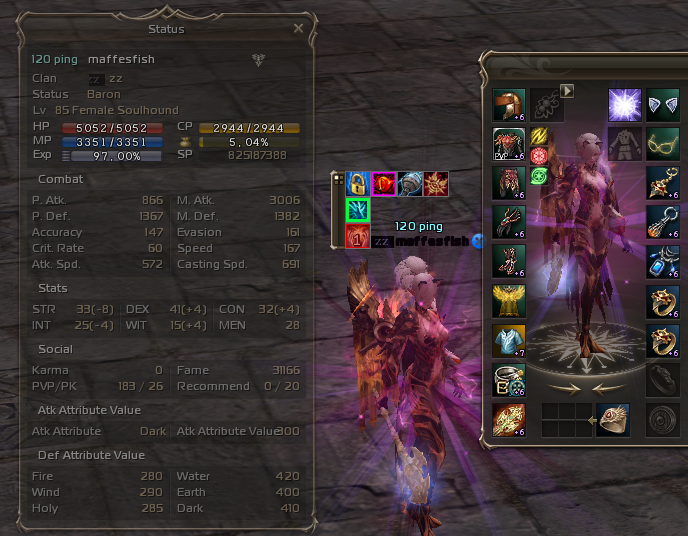The width and height of the screenshot is (688, 536).
Task: Click the steel hammer buff icon
Action: tap(409, 184)
